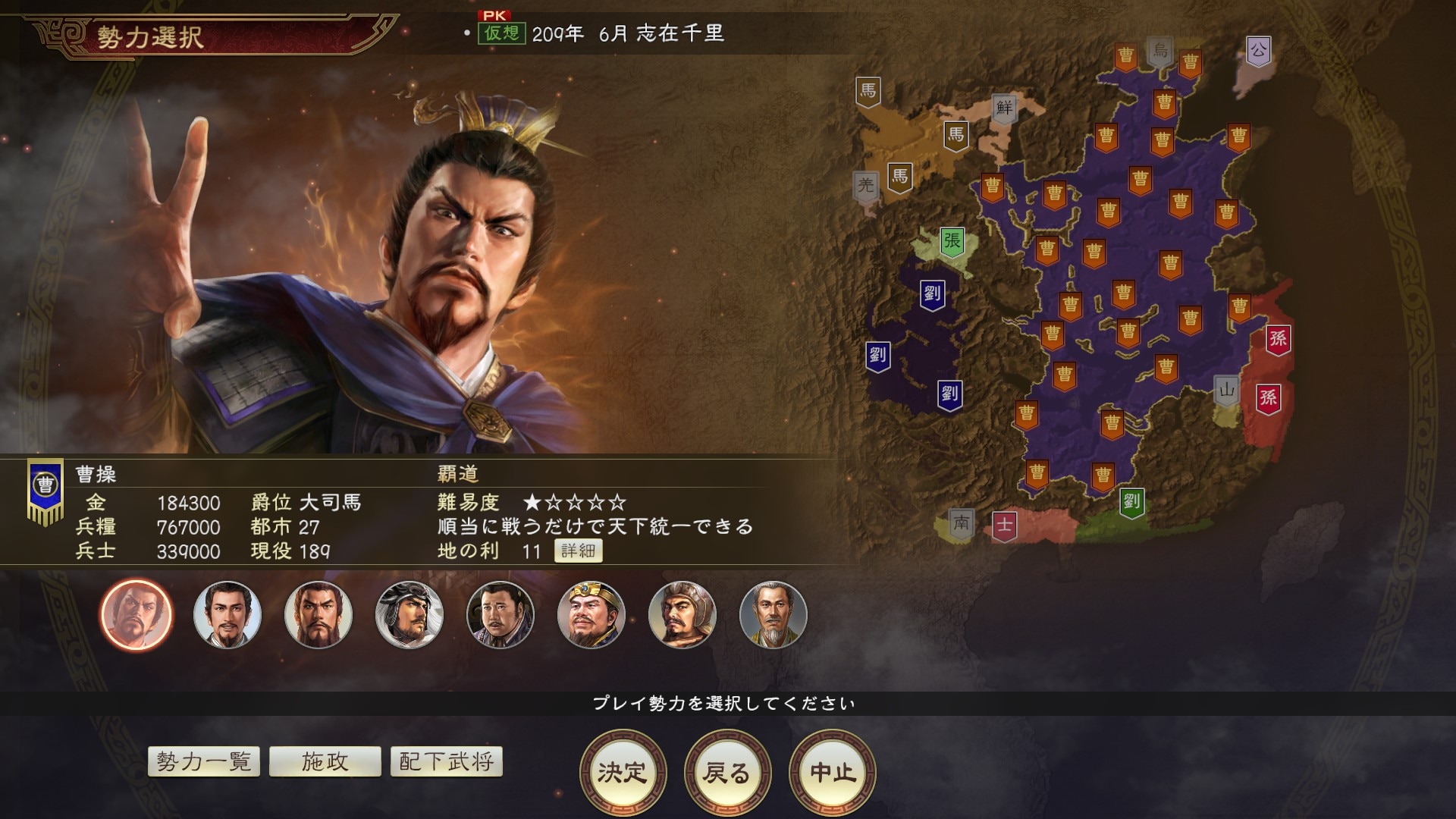Screen dimensions: 1456x819
Task: Click the blue 劉 banner in the western region
Action: tap(877, 353)
